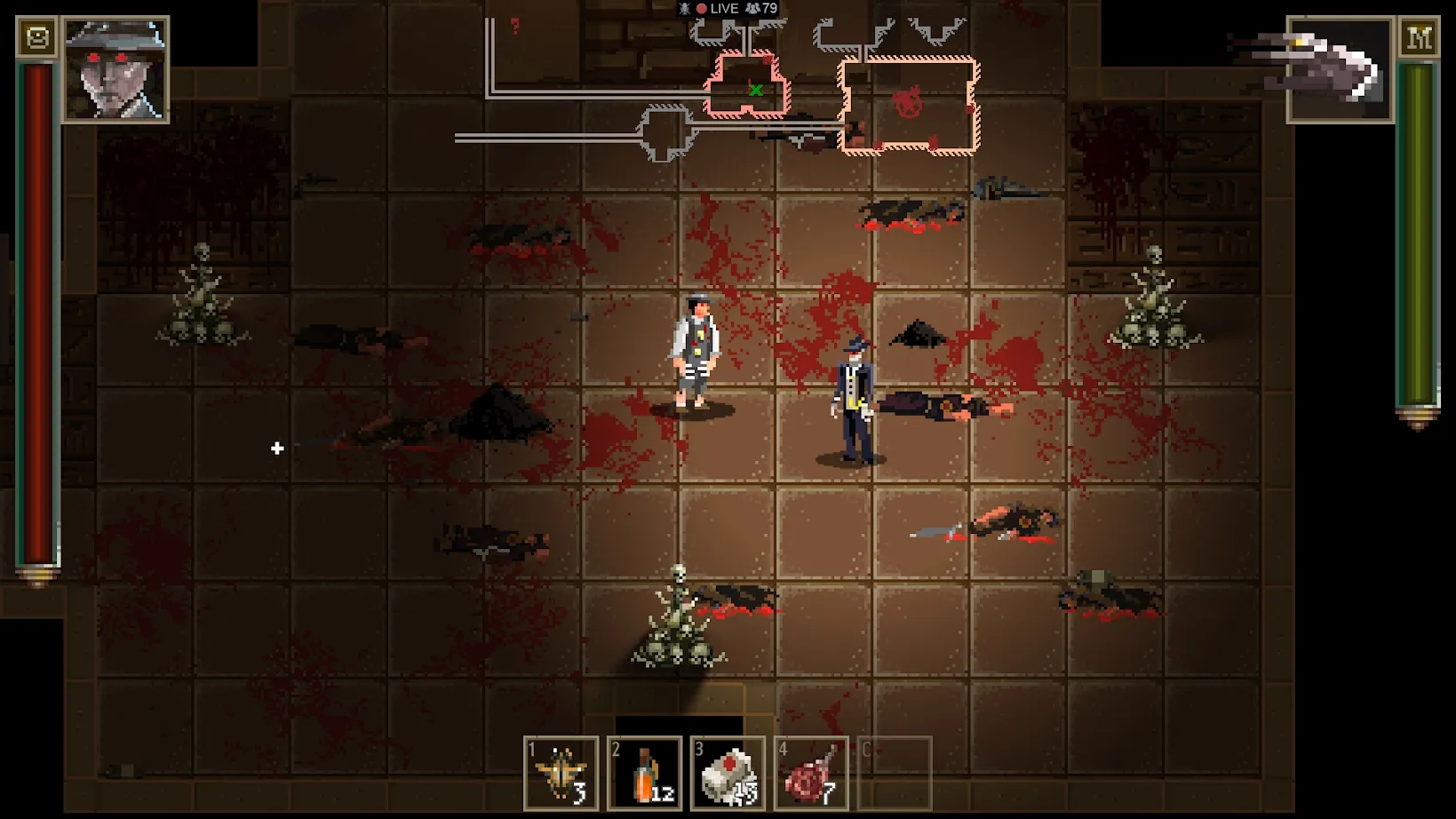
Task: Click the small face icon above health bar
Action: 37,38
